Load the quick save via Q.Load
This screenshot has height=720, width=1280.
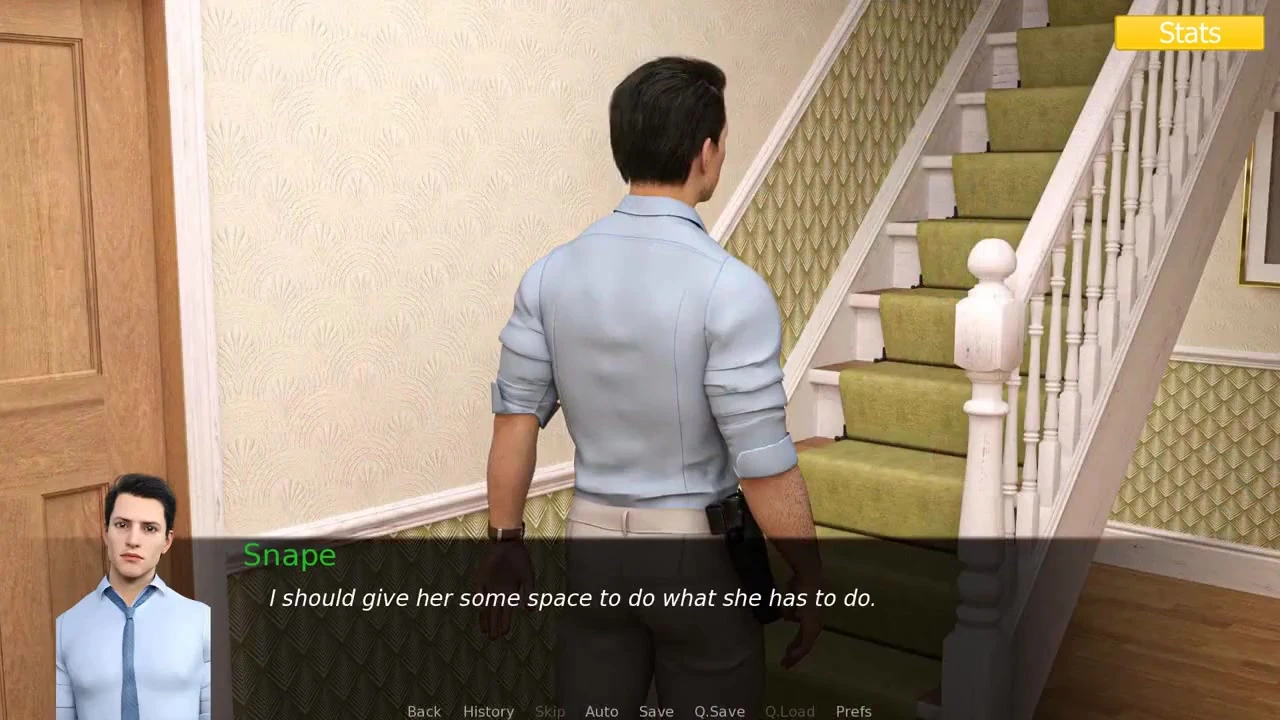pyautogui.click(x=789, y=711)
